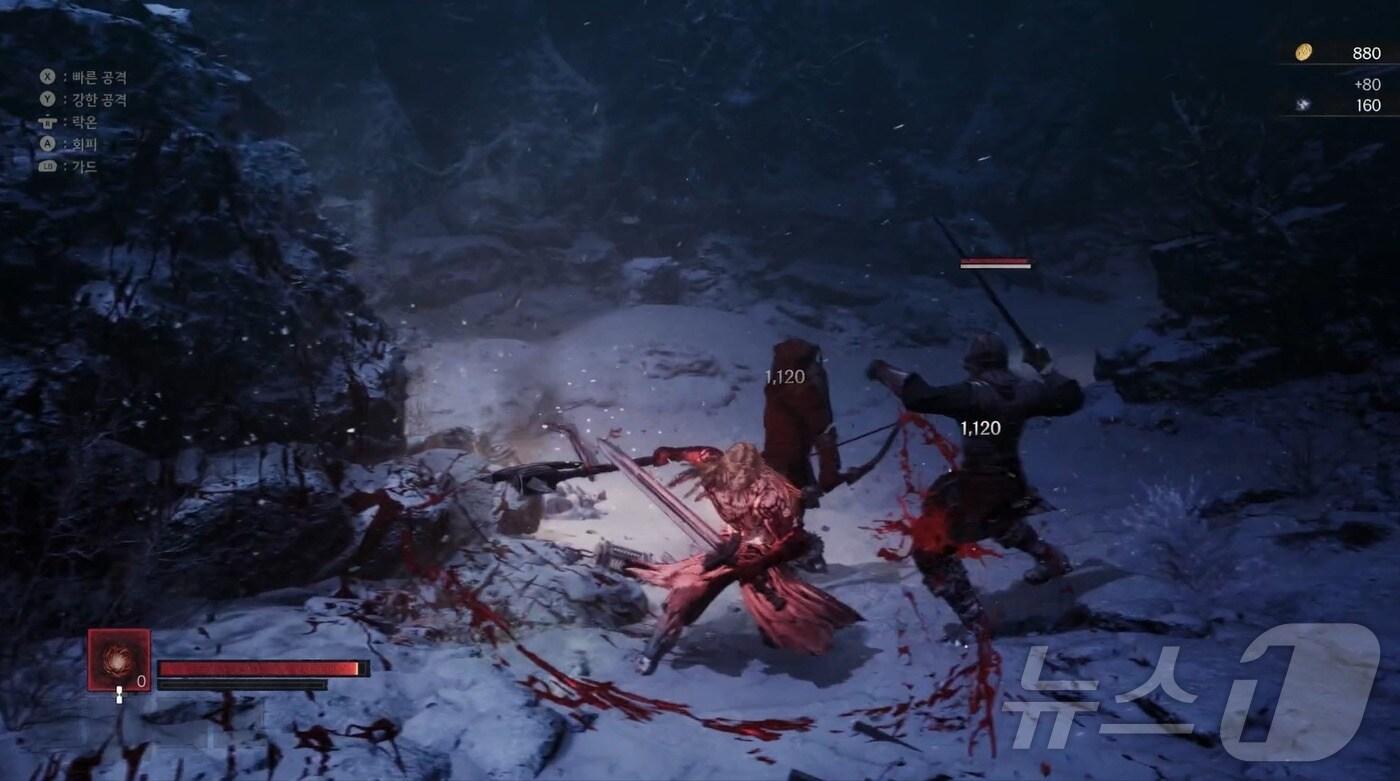Select the red orb item slot
Screen dimensions: 1400x781
(119, 659)
